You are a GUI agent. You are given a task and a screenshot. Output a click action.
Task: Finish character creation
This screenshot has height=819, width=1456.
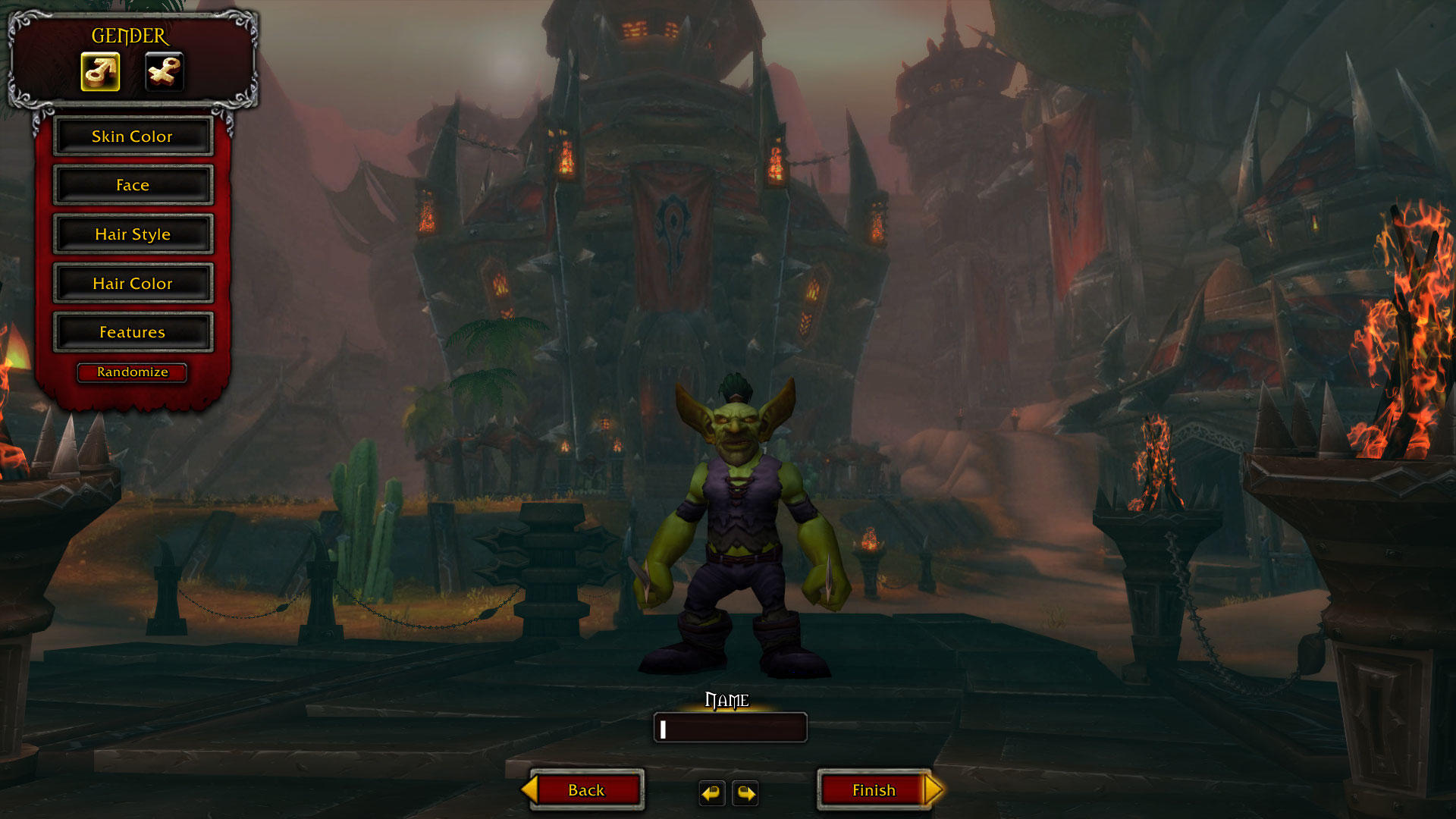pos(874,790)
